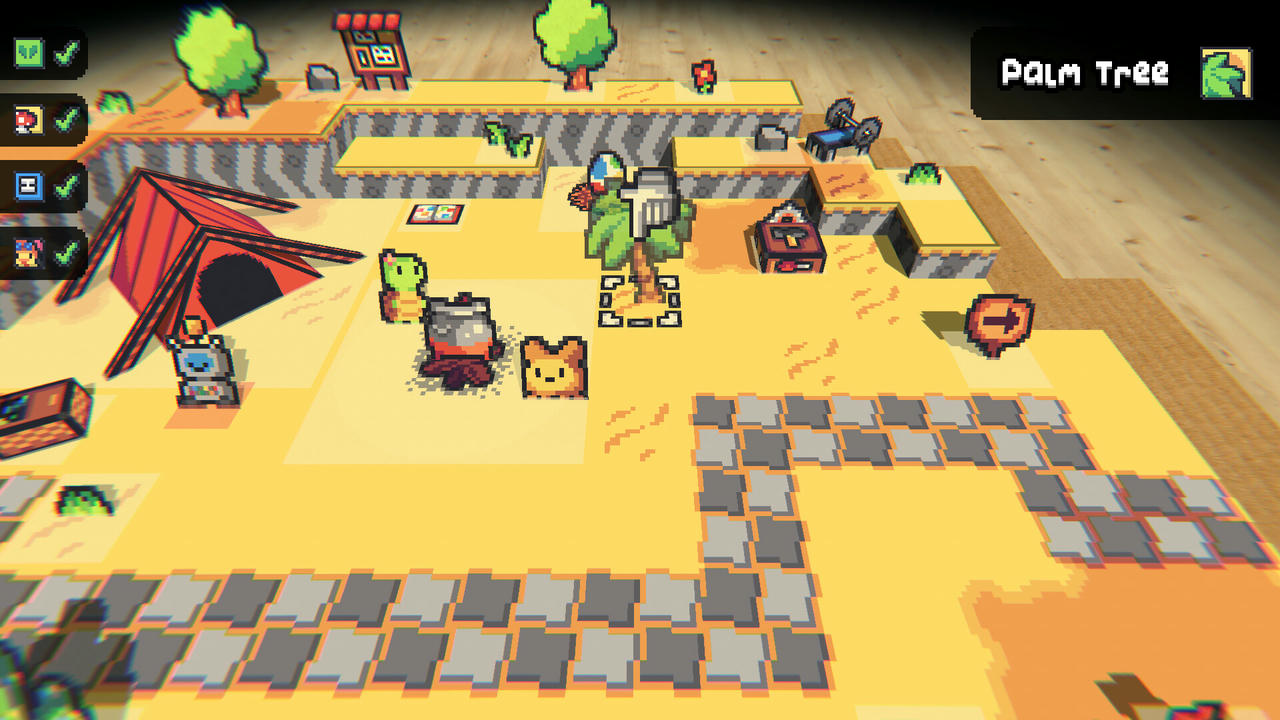Toggle the checkmark beside the leaf objective
The height and width of the screenshot is (720, 1280).
point(66,53)
